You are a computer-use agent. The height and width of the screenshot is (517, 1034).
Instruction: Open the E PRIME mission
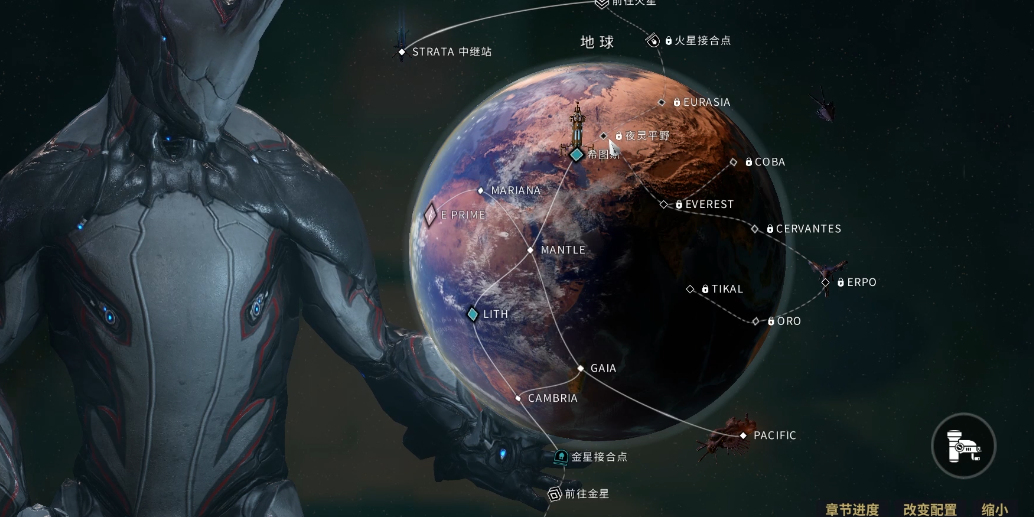click(x=431, y=214)
